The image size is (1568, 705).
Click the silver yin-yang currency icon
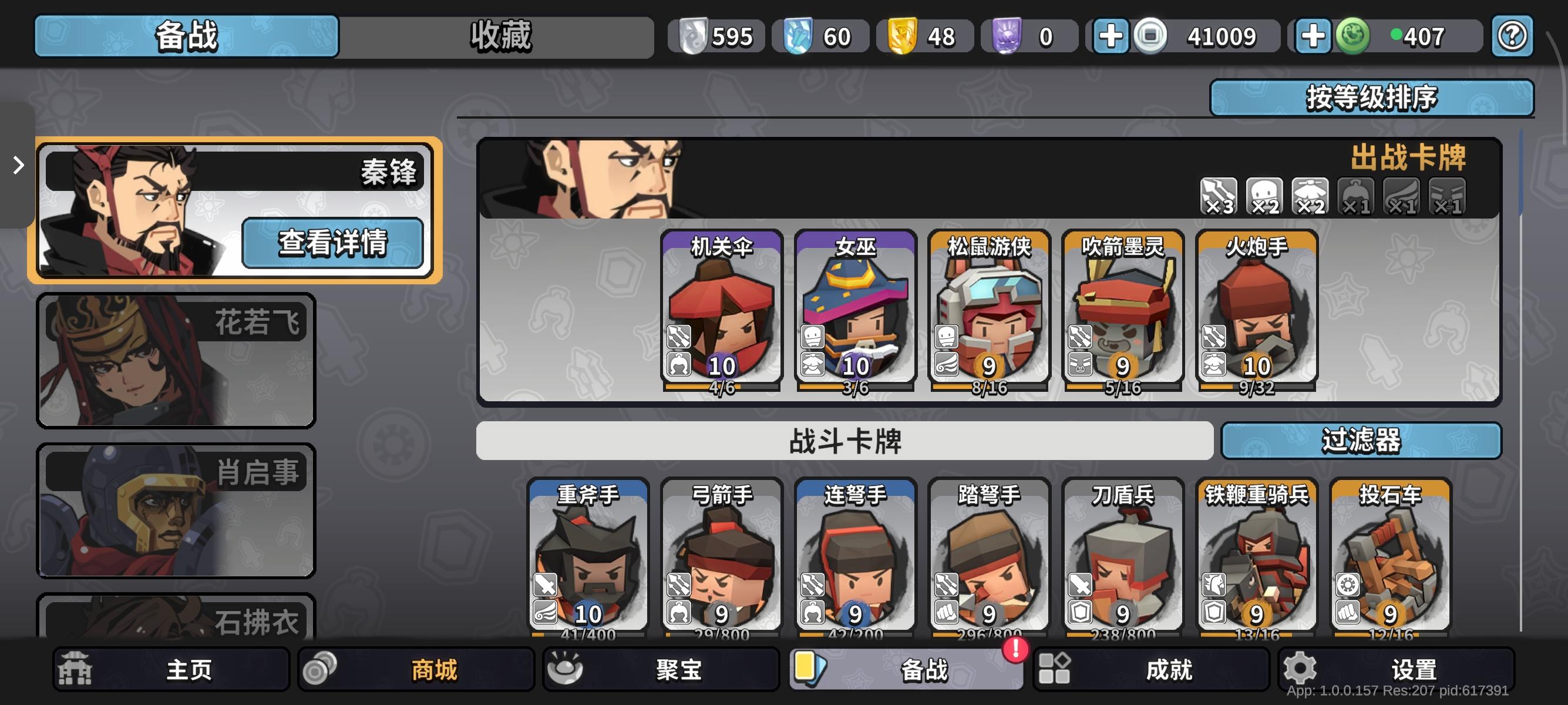click(x=693, y=36)
